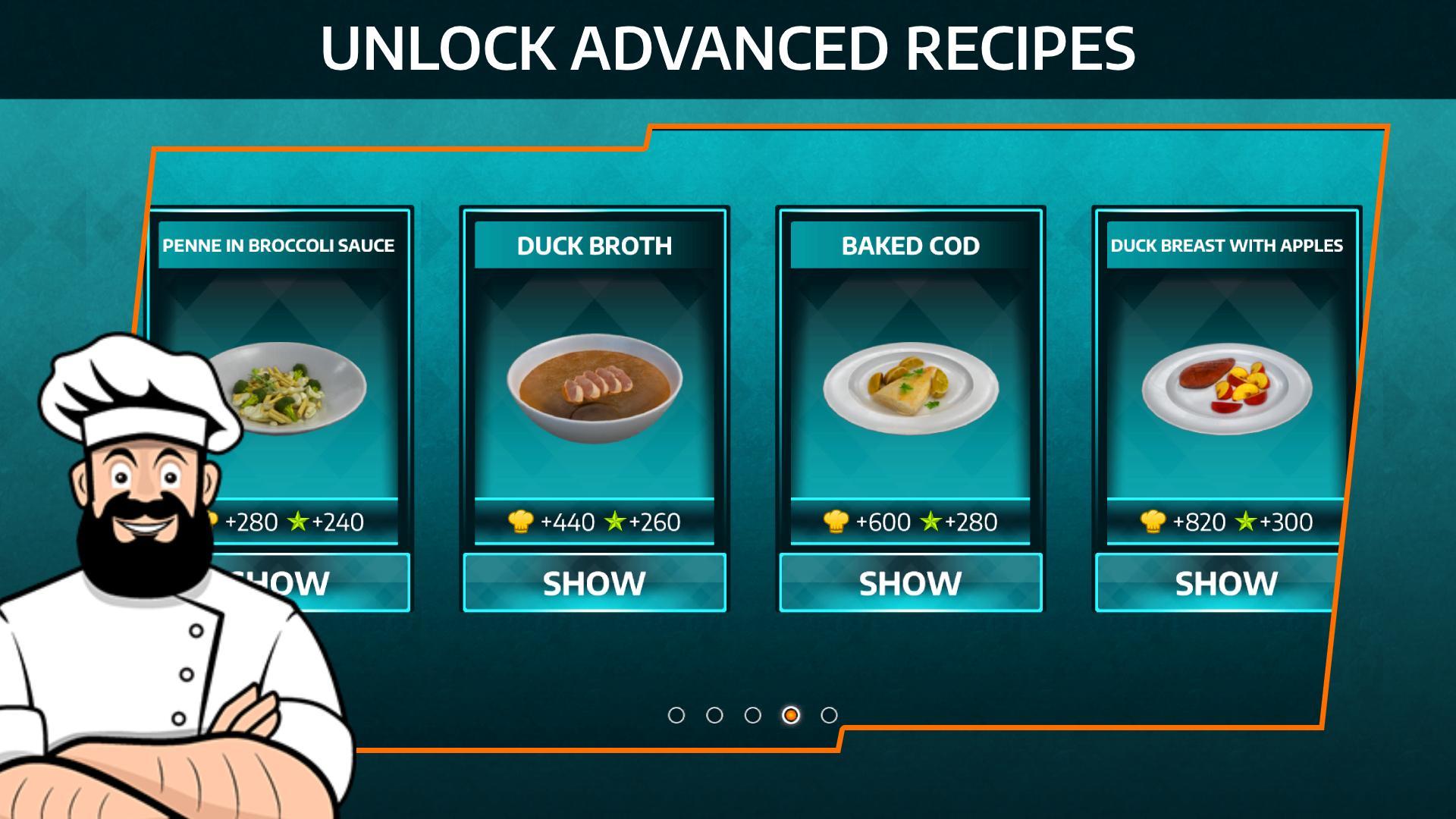Click the highlighted fourth pagination dot
1456x819 pixels.
[791, 714]
